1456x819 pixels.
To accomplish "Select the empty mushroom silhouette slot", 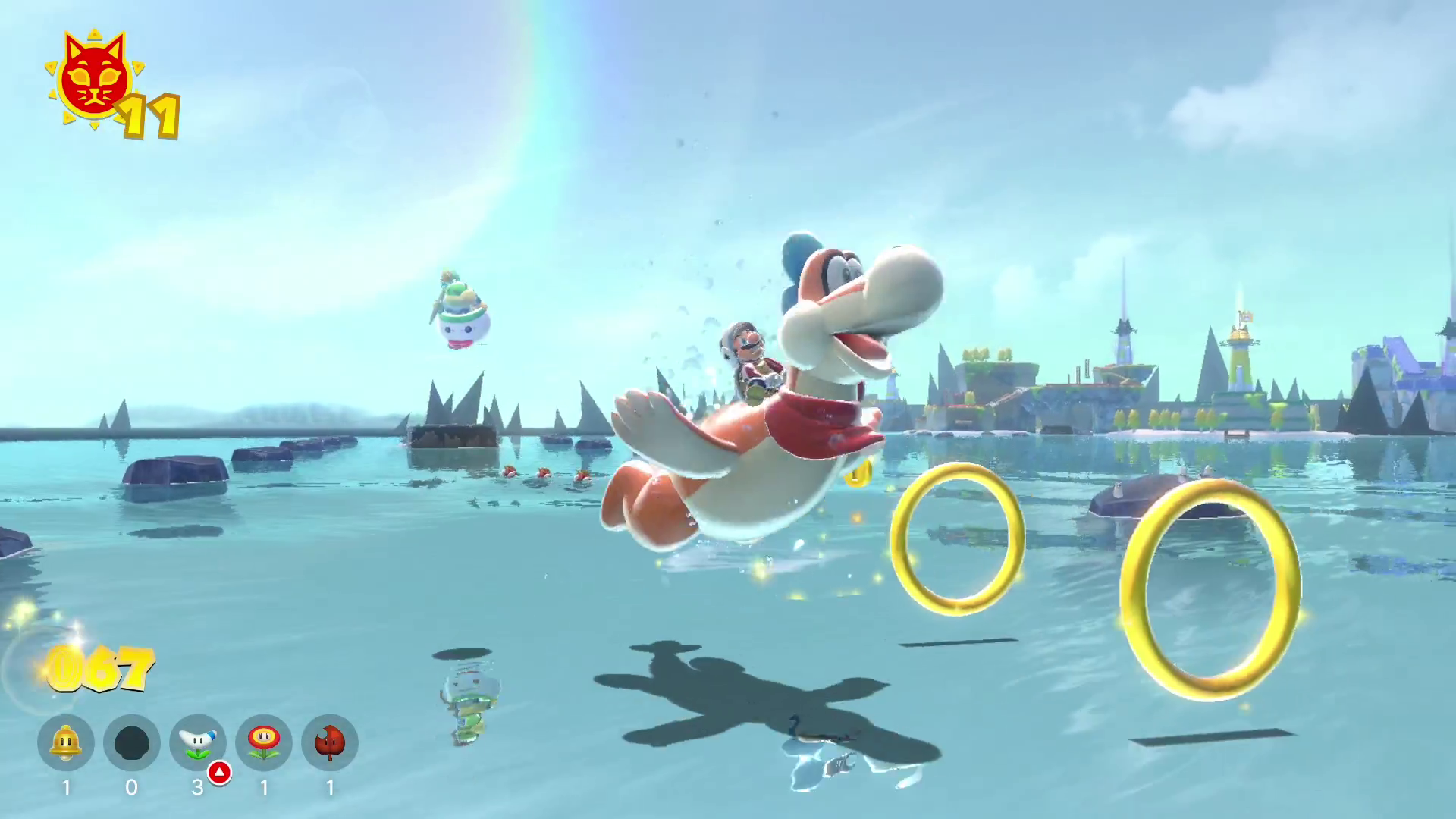I will (x=131, y=742).
